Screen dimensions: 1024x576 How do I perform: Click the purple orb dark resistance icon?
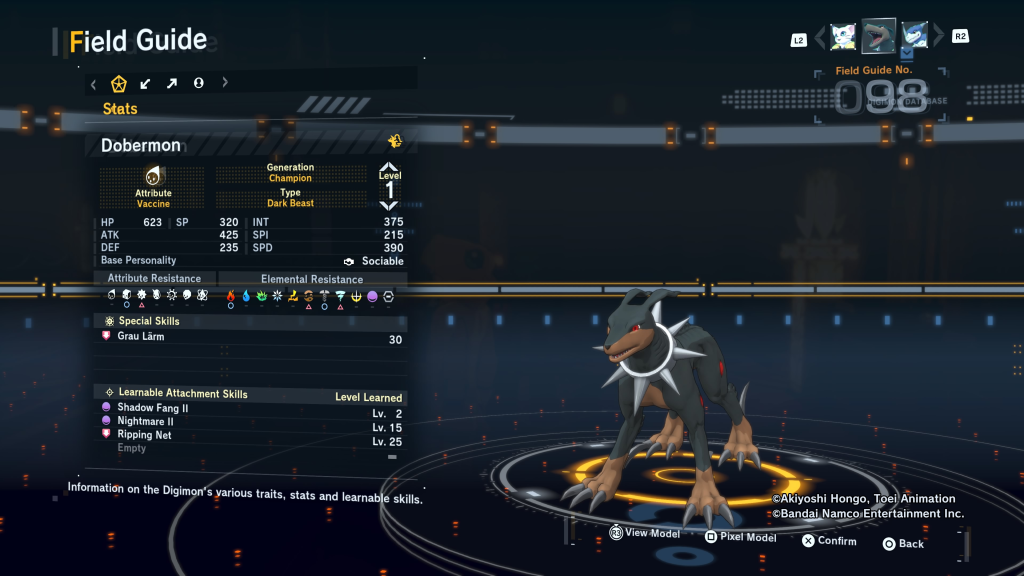click(x=372, y=296)
